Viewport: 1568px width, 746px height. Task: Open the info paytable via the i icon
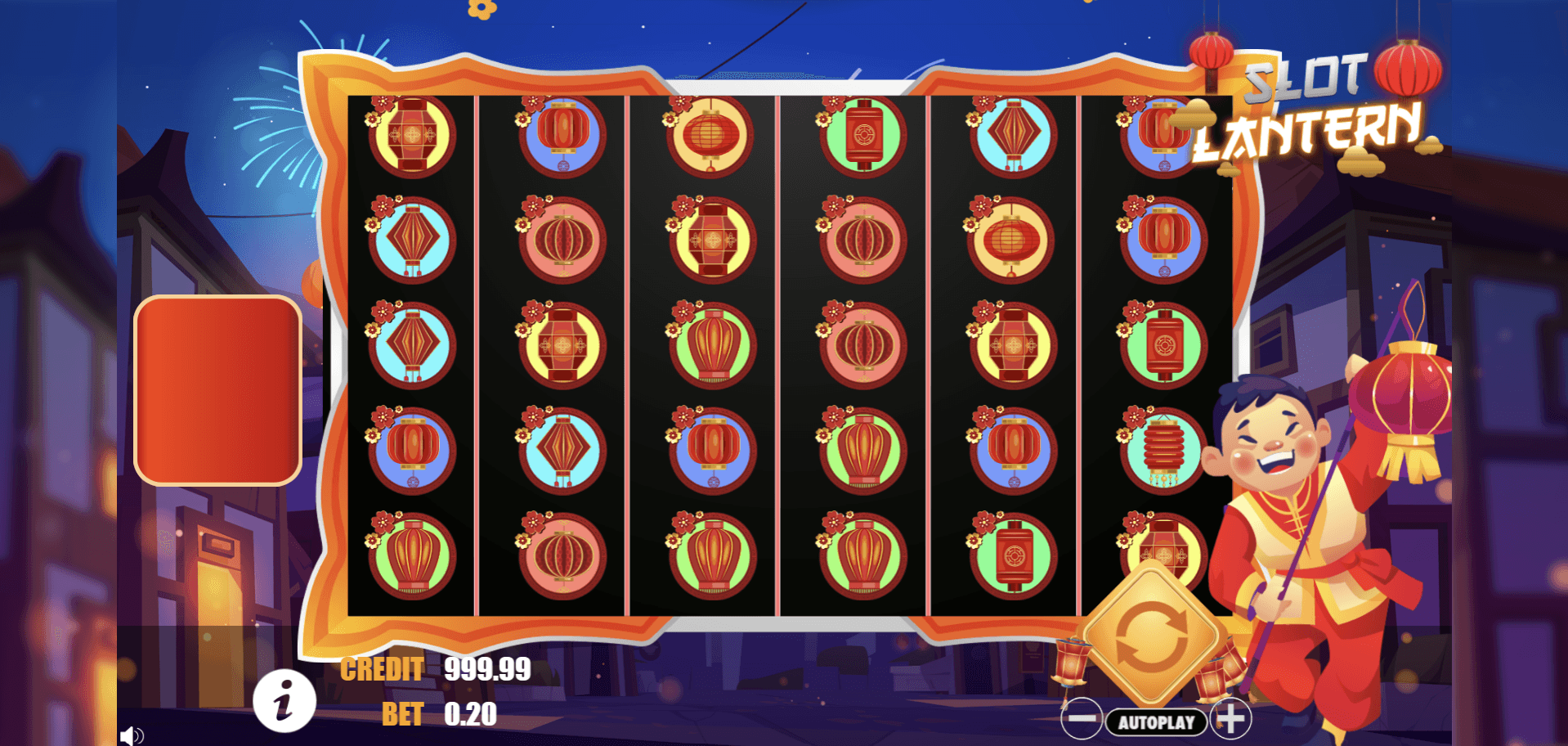pos(286,701)
